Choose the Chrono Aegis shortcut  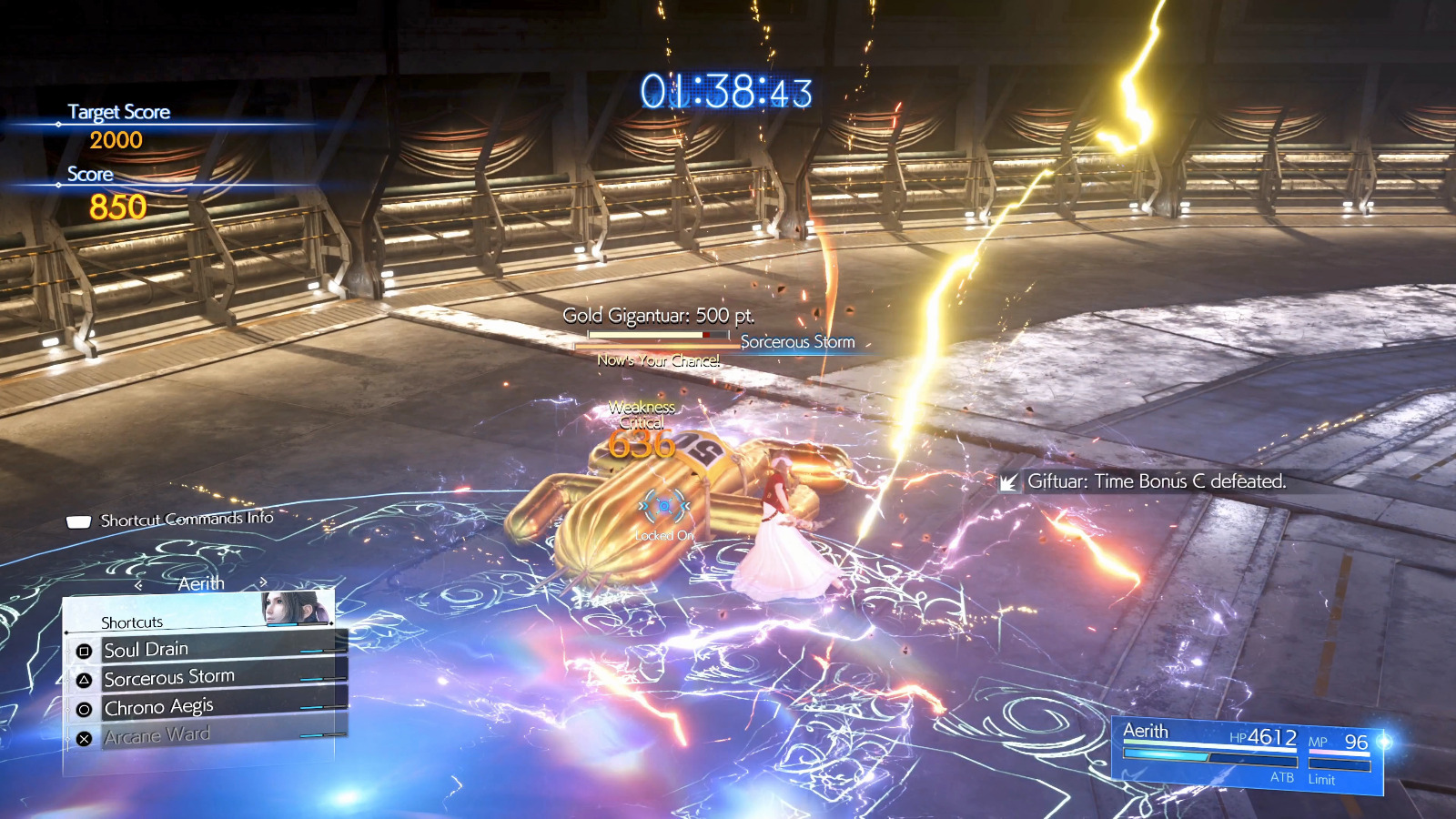[x=205, y=707]
